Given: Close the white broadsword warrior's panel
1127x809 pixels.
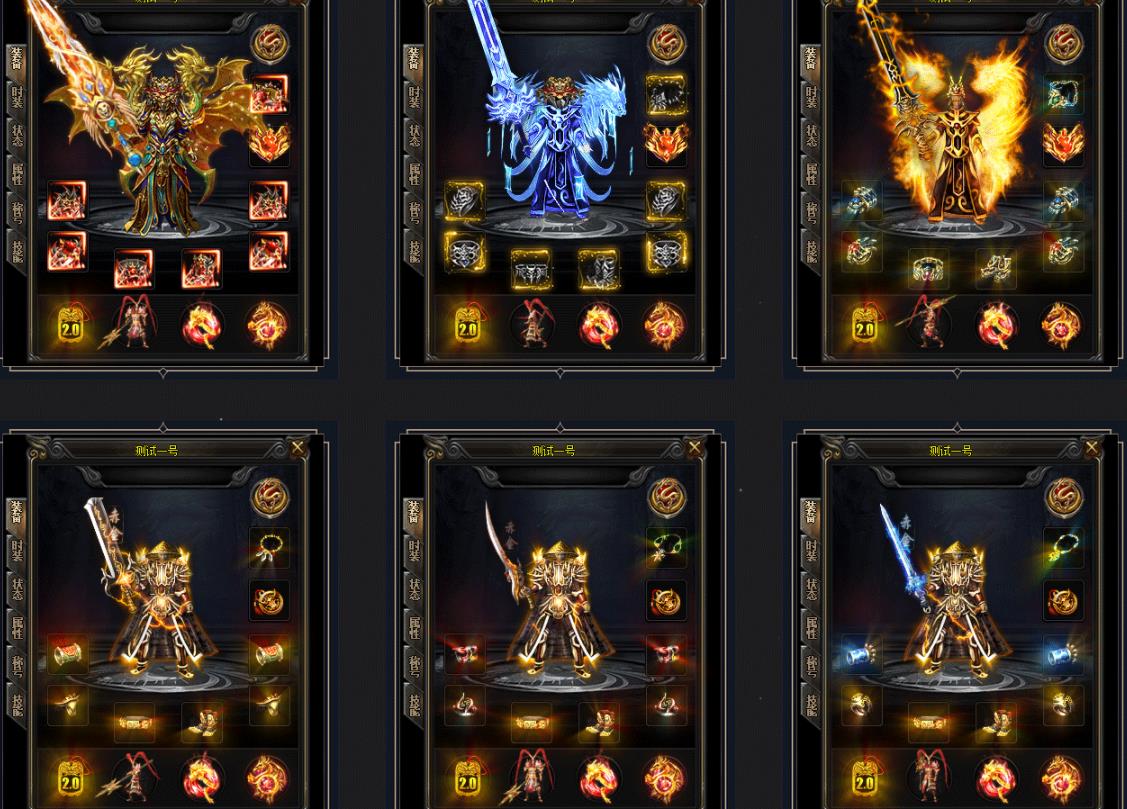Looking at the screenshot, I should [297, 448].
